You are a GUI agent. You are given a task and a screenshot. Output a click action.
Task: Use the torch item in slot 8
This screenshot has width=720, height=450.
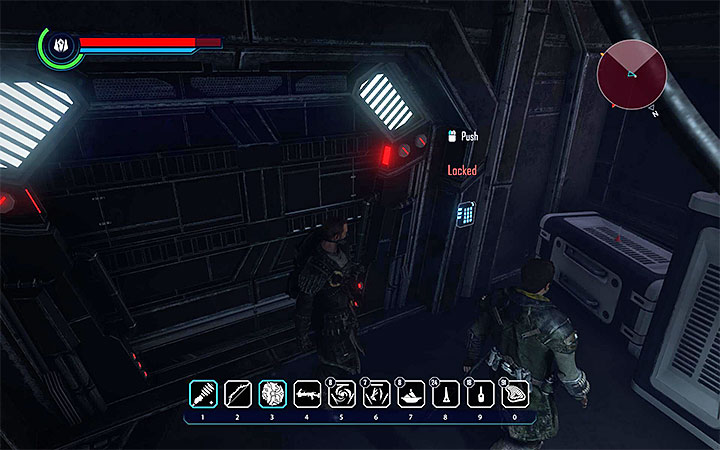tap(446, 393)
